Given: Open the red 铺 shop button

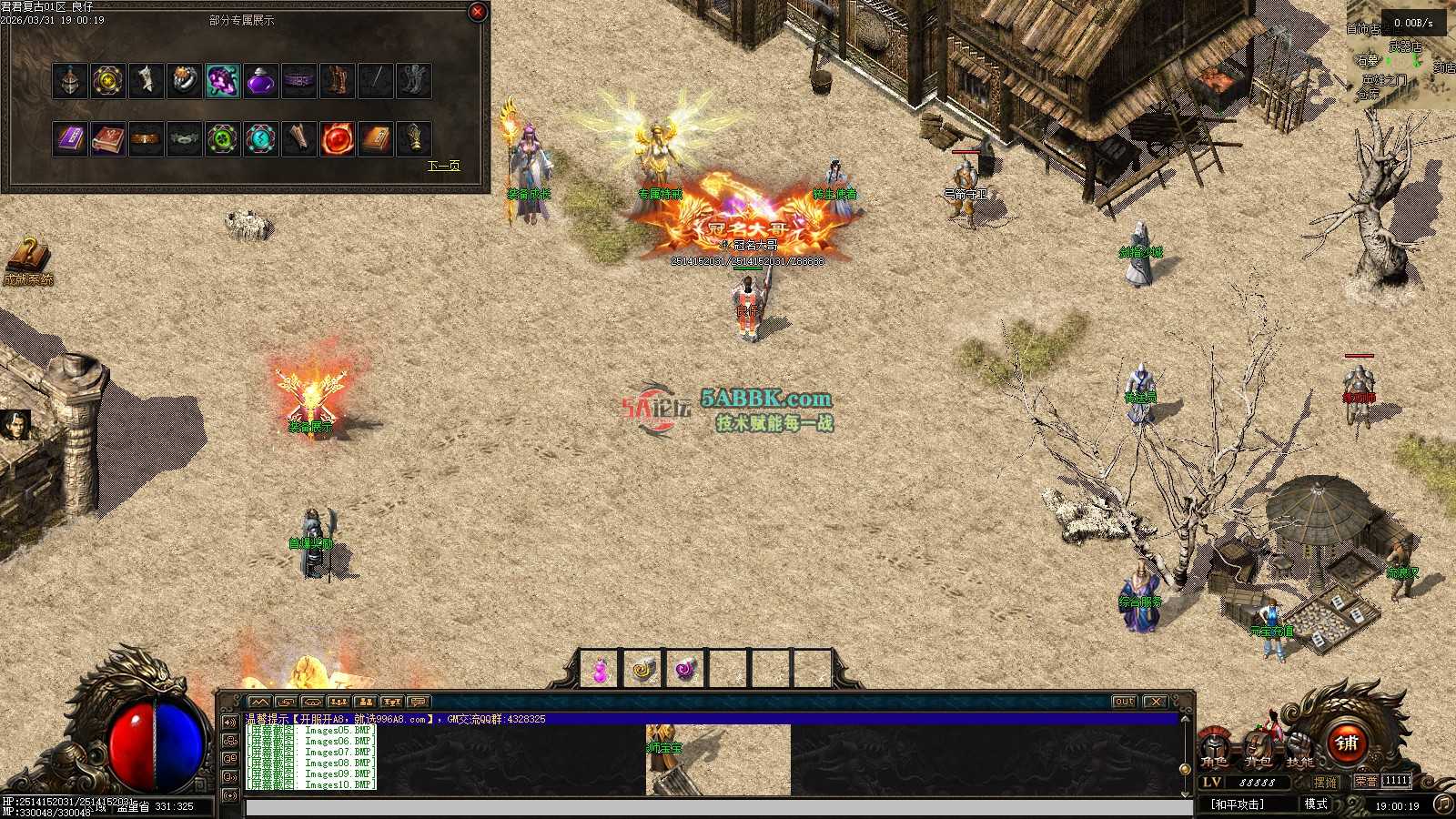Looking at the screenshot, I should tap(1347, 743).
